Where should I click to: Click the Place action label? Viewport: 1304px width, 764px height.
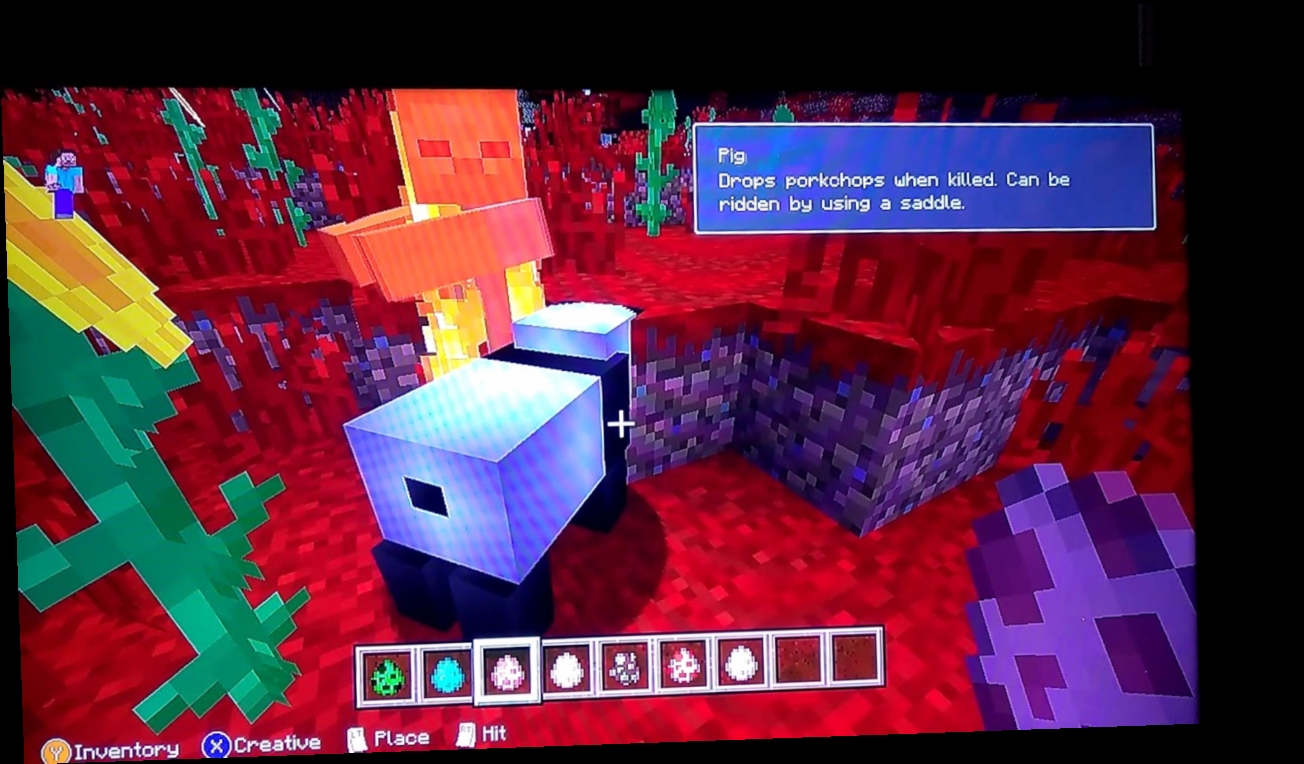400,736
